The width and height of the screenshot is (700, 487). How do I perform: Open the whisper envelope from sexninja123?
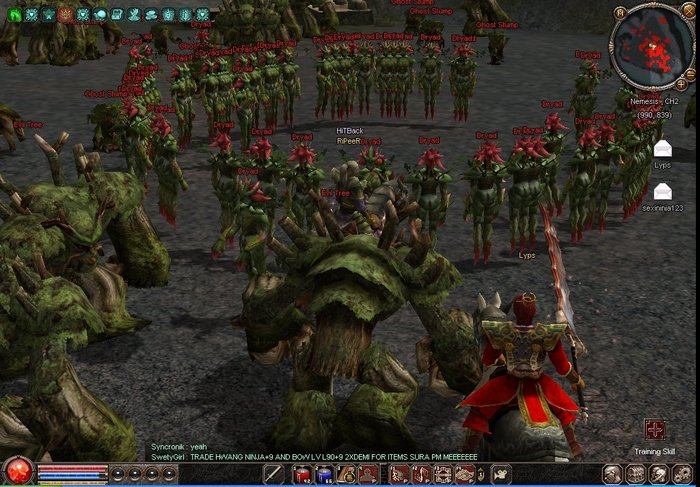[x=662, y=191]
